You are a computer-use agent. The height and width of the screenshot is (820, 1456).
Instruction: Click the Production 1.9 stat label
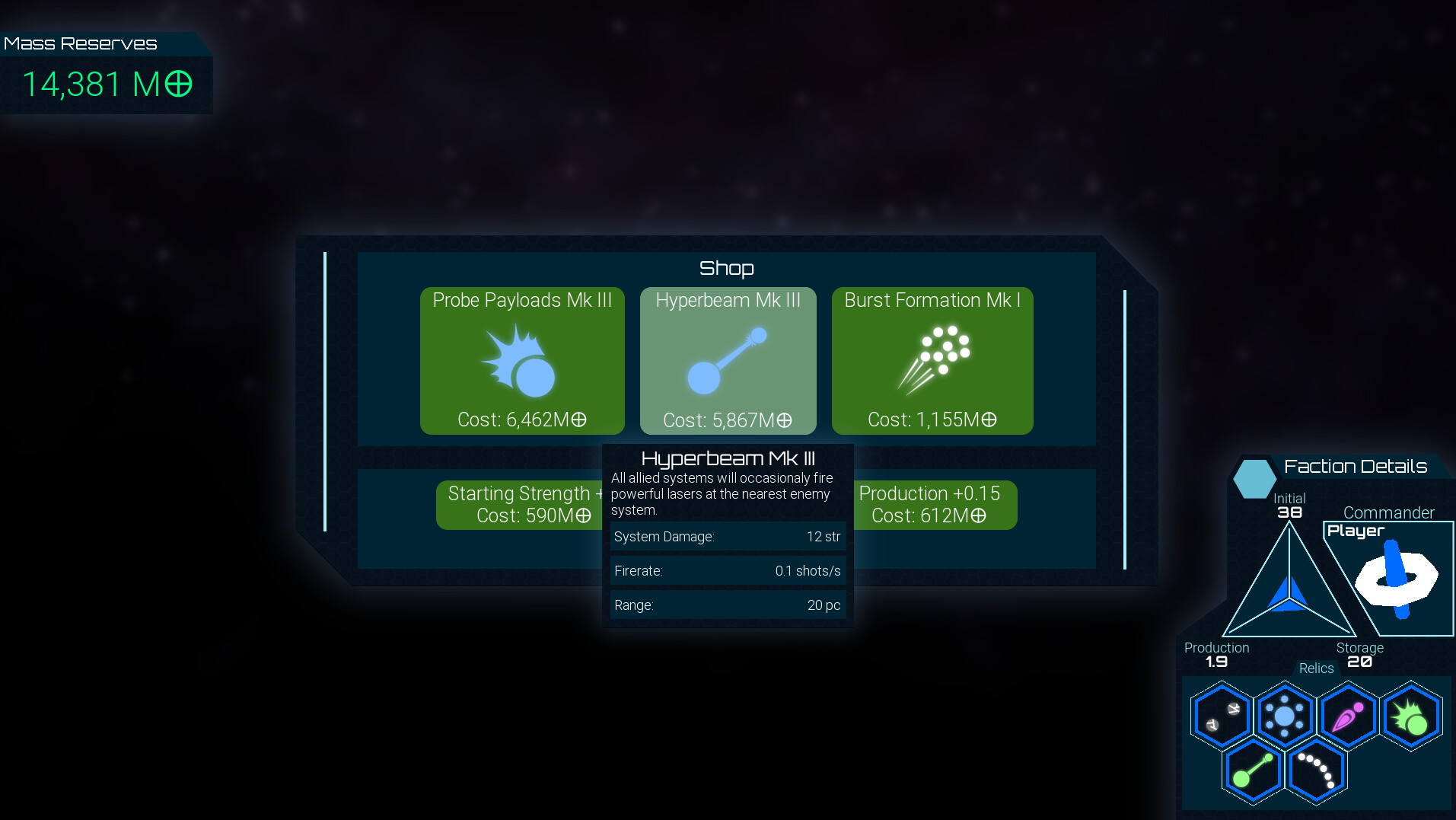(x=1215, y=653)
